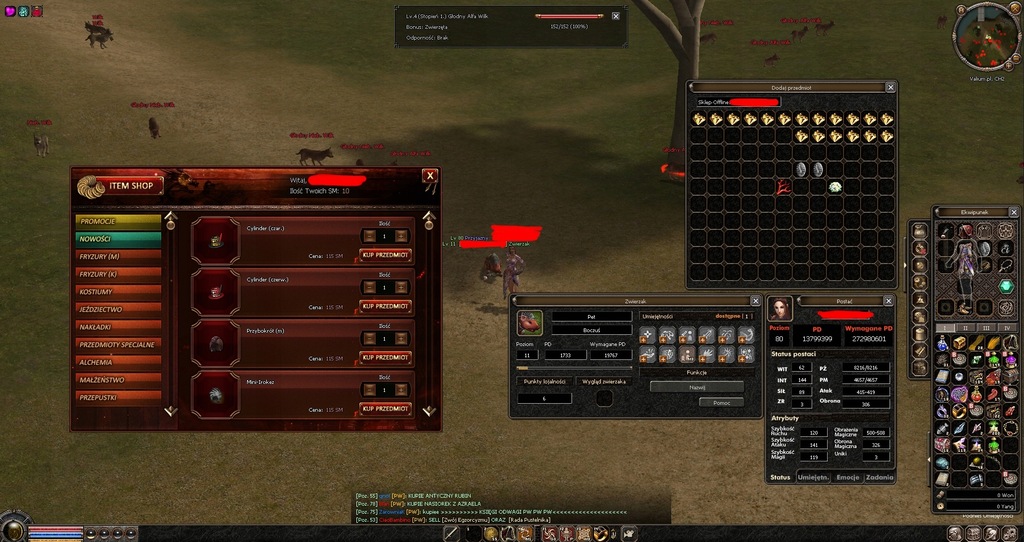The image size is (1024, 542).
Task: Switch to inventory page II
Action: tap(966, 327)
